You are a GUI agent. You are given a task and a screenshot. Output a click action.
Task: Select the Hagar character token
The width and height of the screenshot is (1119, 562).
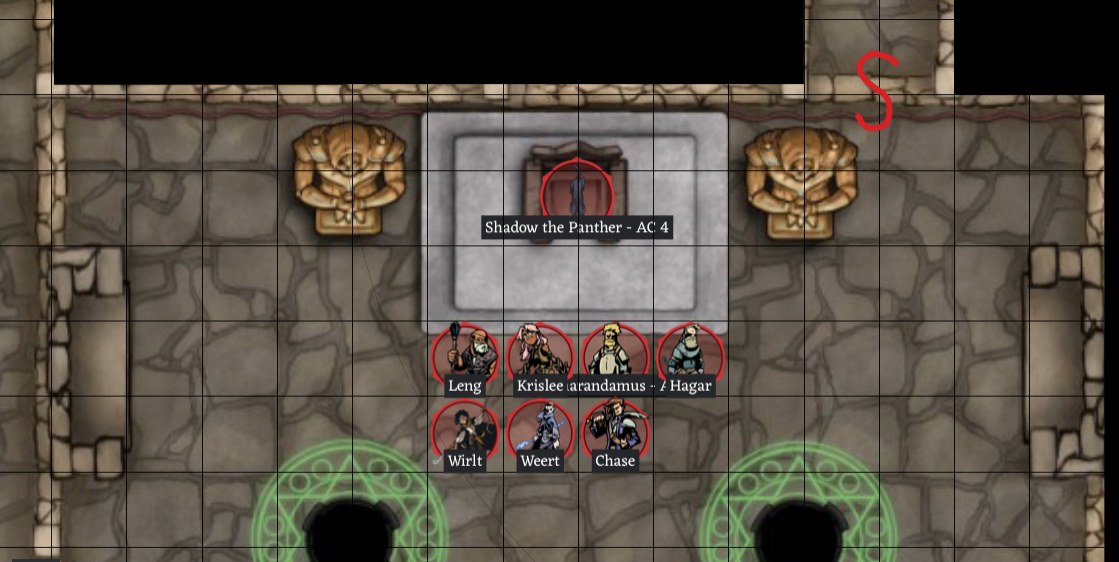pyautogui.click(x=690, y=353)
